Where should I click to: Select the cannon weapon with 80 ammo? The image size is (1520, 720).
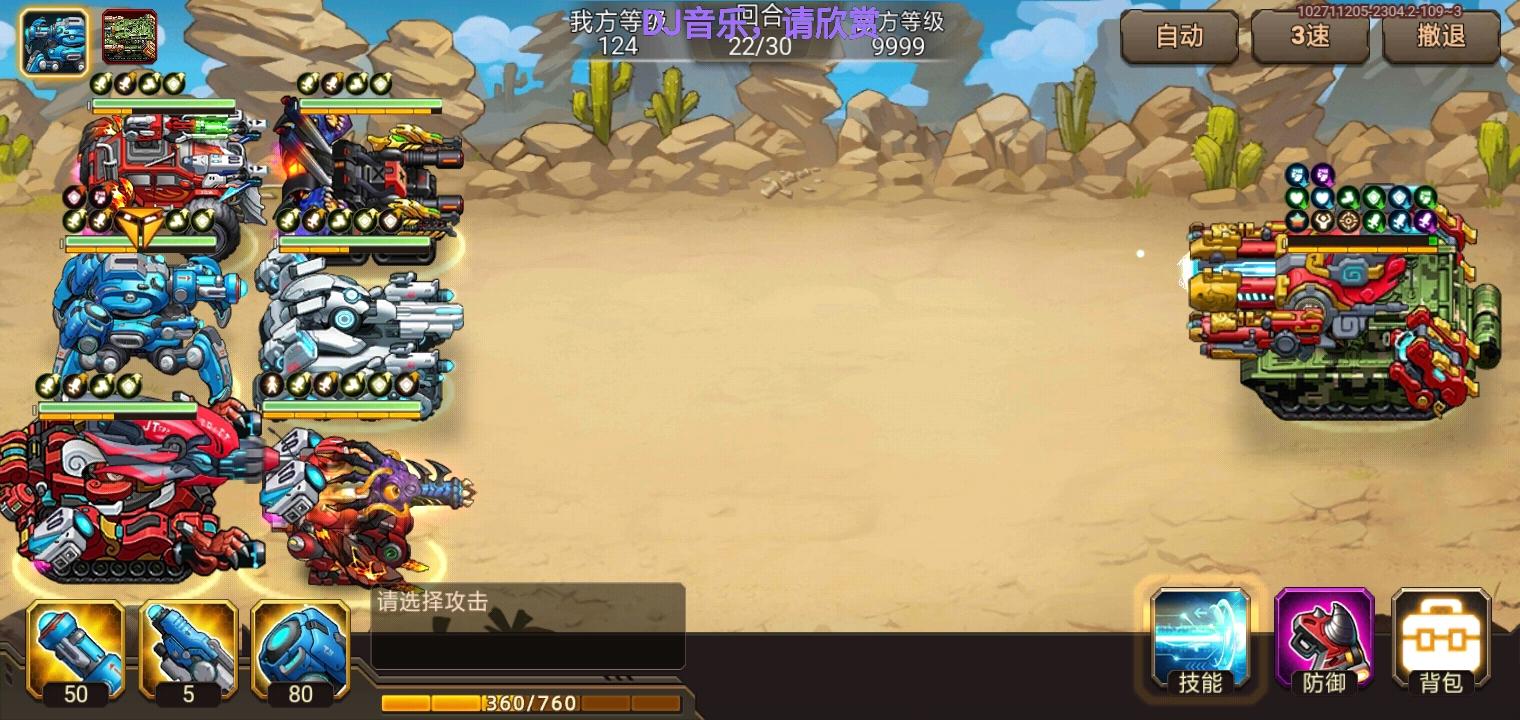[301, 648]
